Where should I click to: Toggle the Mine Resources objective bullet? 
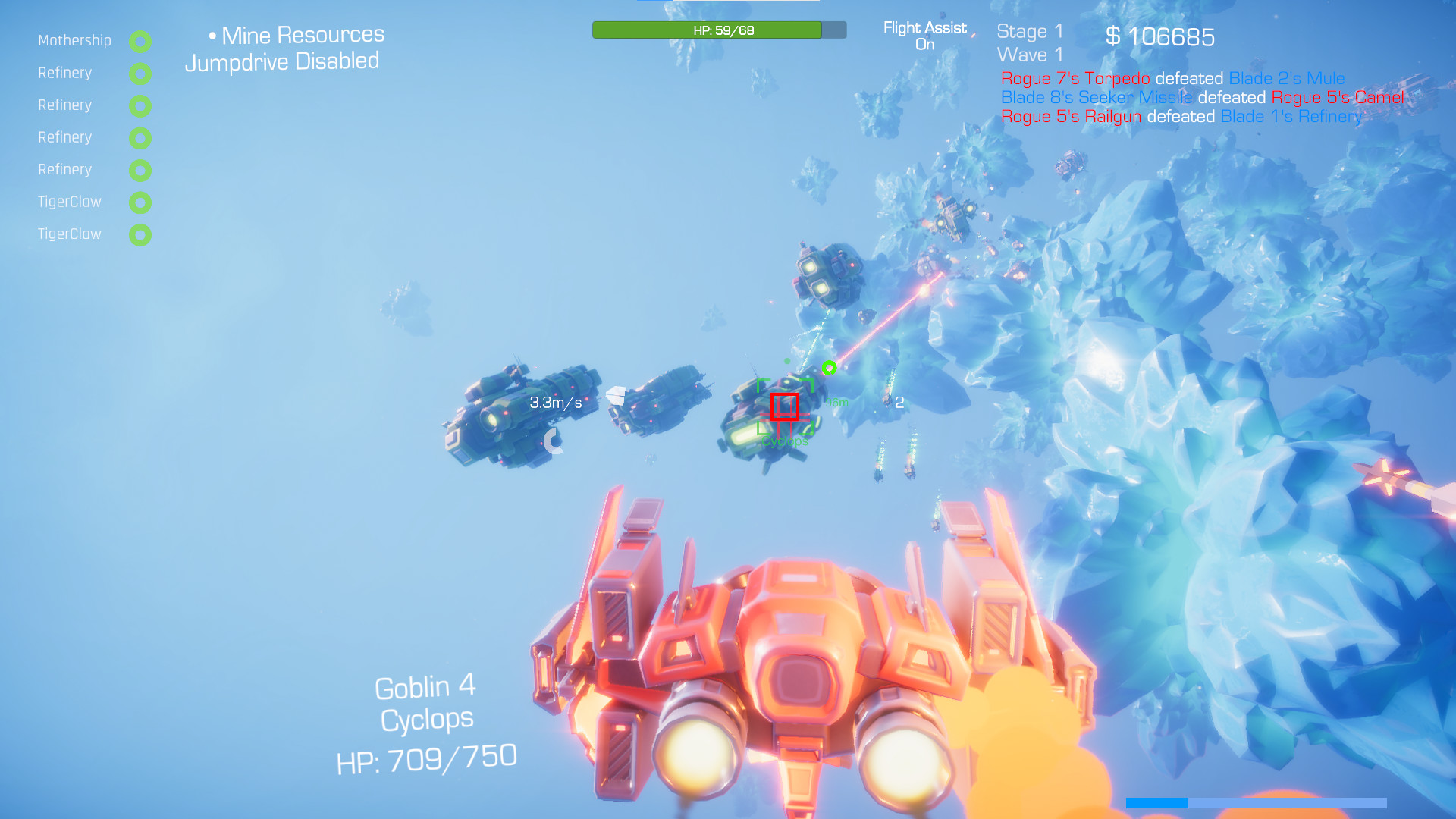point(215,35)
